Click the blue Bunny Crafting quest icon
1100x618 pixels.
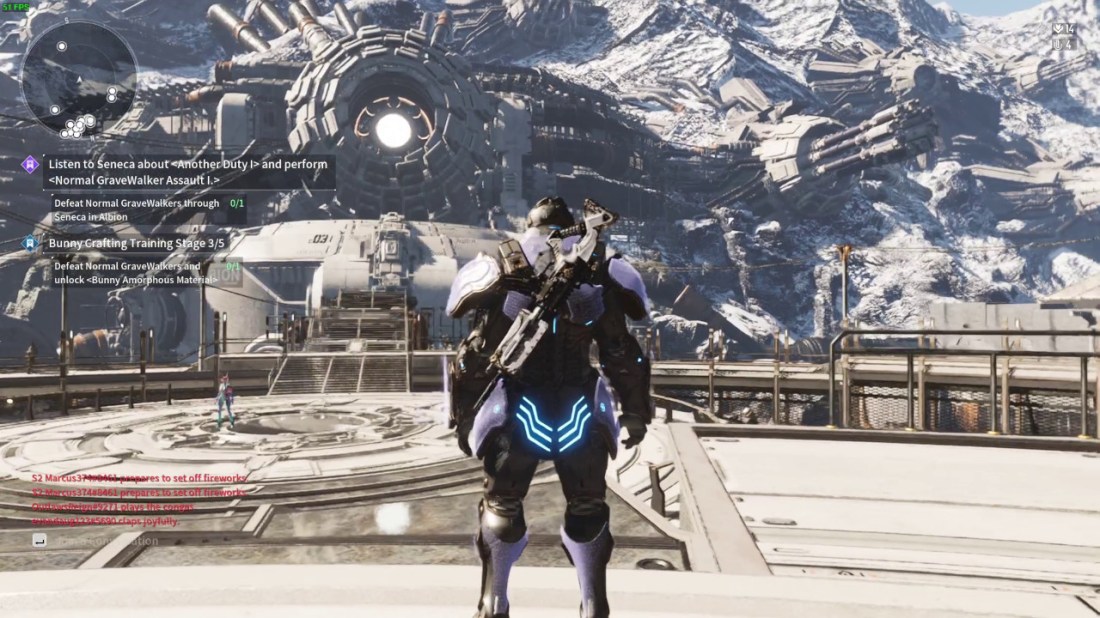click(30, 242)
